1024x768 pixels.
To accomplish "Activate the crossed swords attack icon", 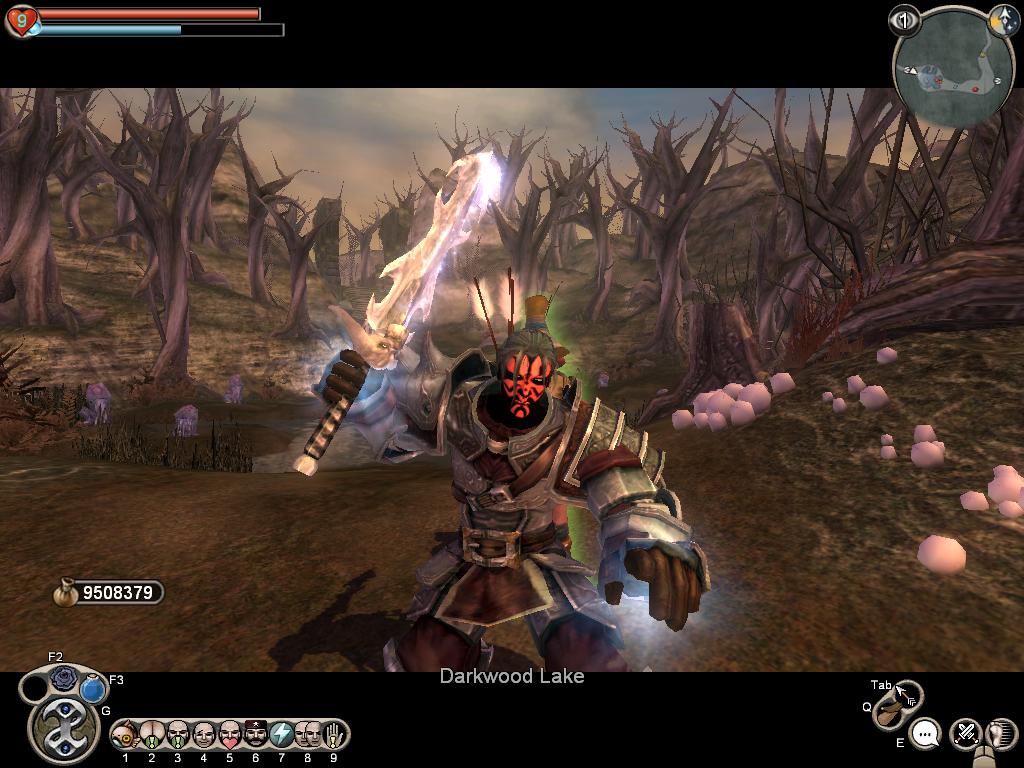I will [965, 733].
